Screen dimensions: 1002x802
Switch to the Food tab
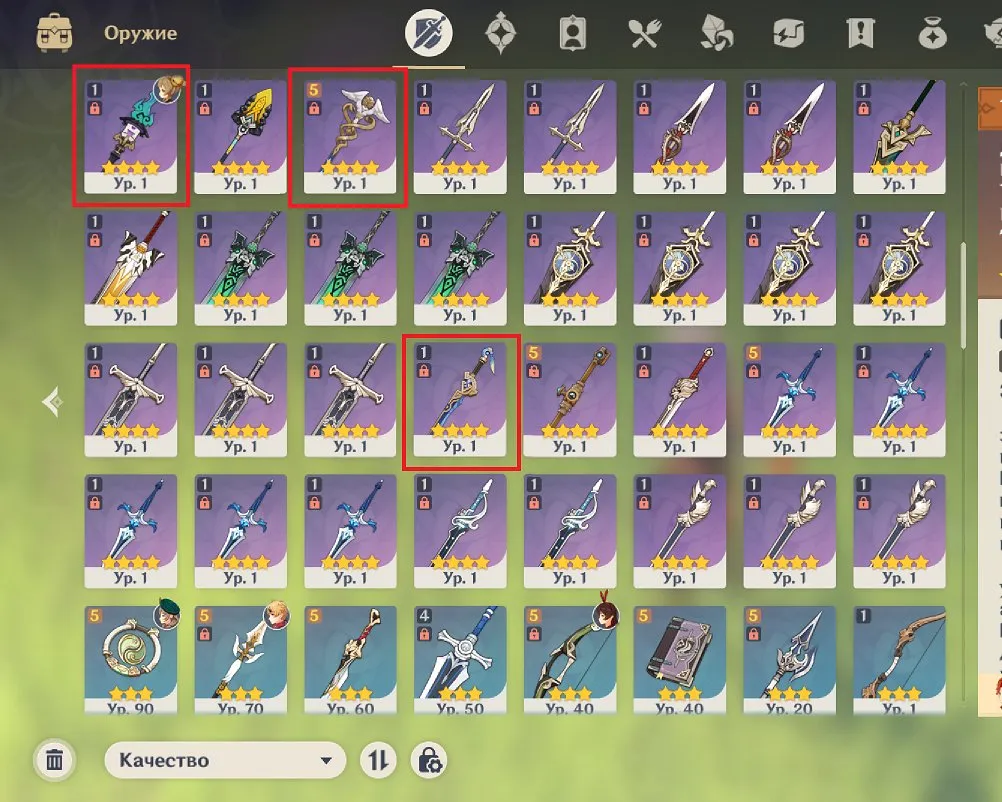(x=641, y=34)
